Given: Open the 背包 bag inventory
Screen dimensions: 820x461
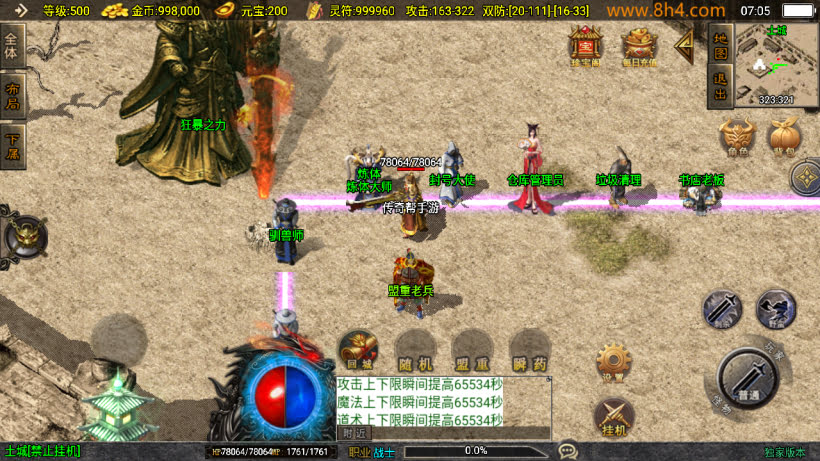Looking at the screenshot, I should (783, 138).
